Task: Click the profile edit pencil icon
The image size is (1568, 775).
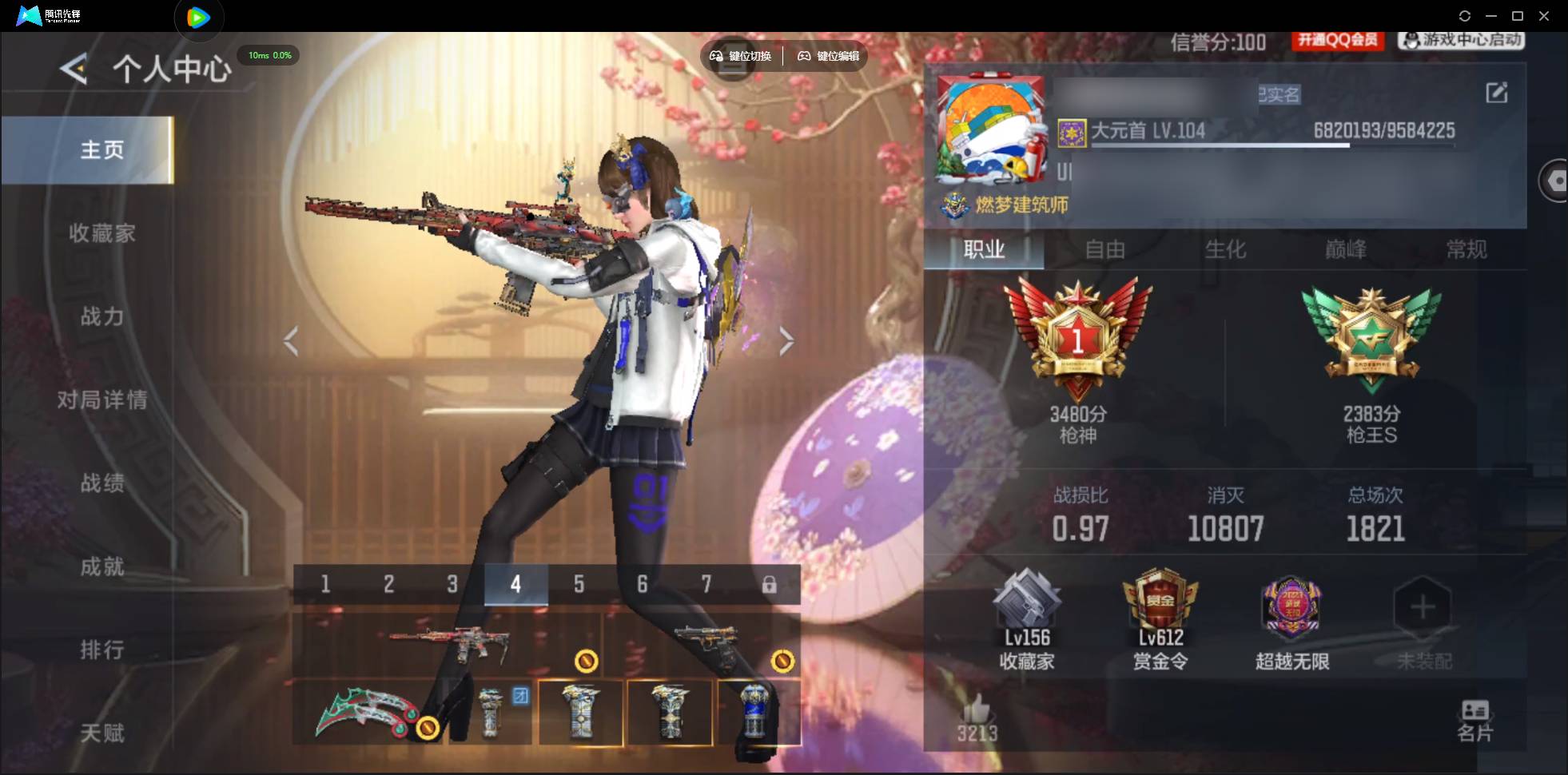Action: (x=1498, y=93)
